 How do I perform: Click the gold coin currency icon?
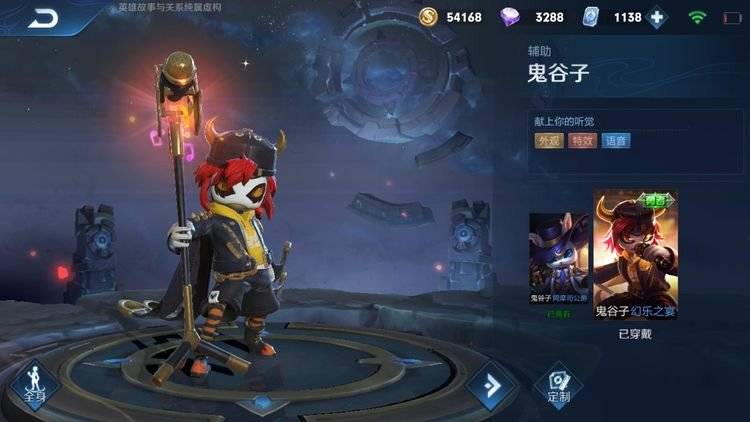click(x=428, y=17)
